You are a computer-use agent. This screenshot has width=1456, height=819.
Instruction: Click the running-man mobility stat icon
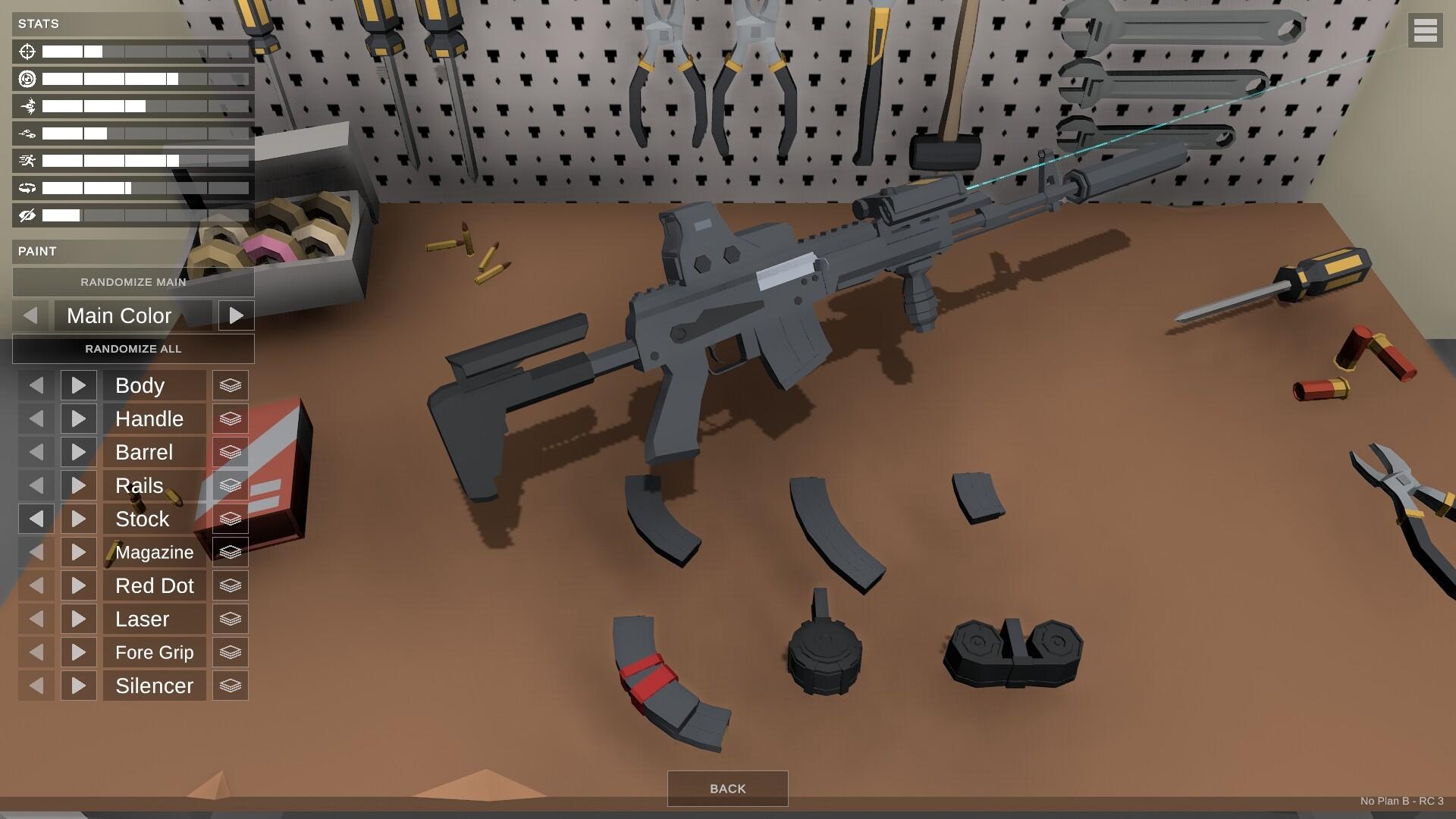click(27, 160)
